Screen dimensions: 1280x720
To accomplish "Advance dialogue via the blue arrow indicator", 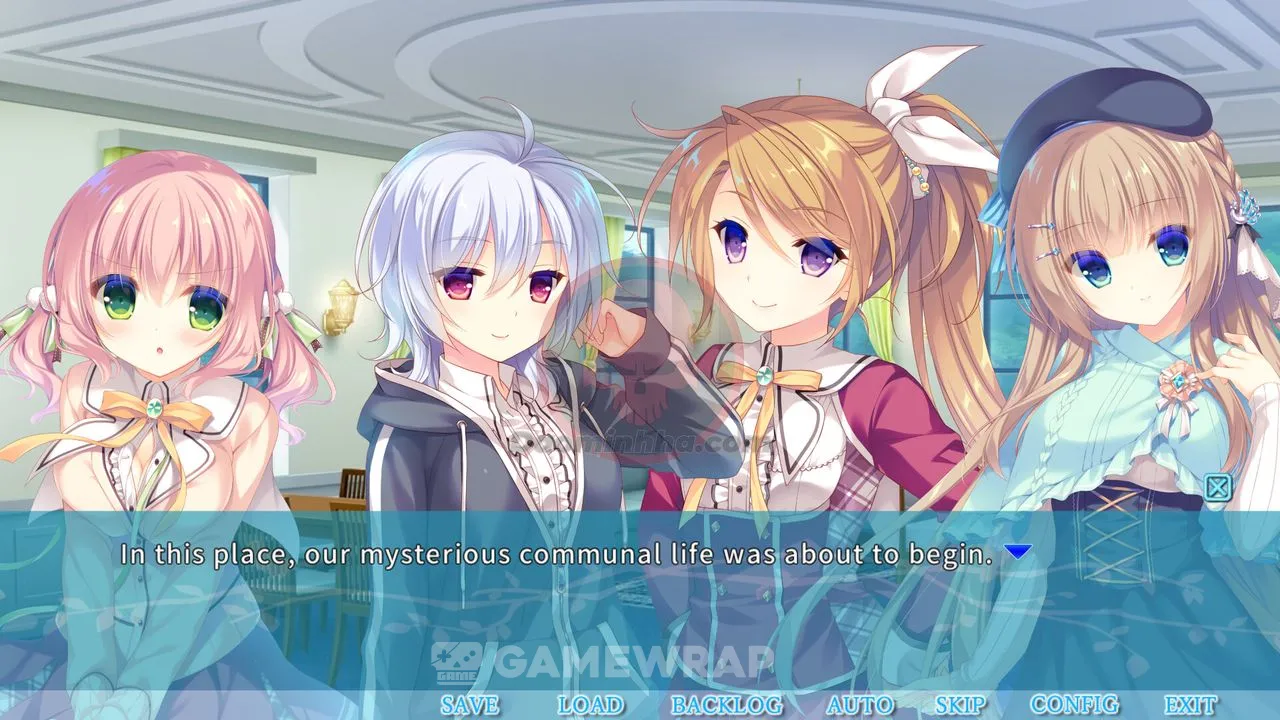I will (1017, 552).
